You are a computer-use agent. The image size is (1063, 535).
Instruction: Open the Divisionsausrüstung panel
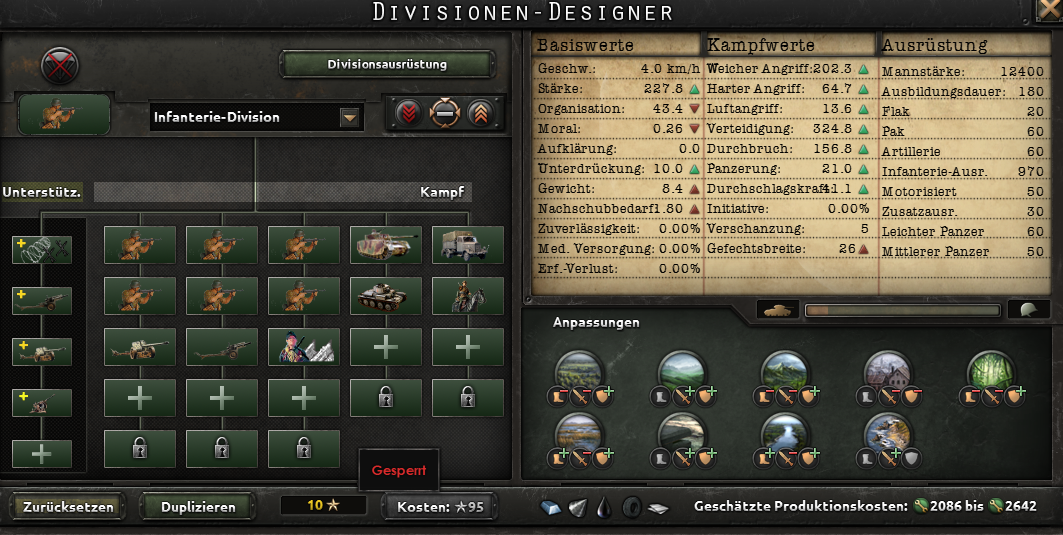pyautogui.click(x=387, y=65)
